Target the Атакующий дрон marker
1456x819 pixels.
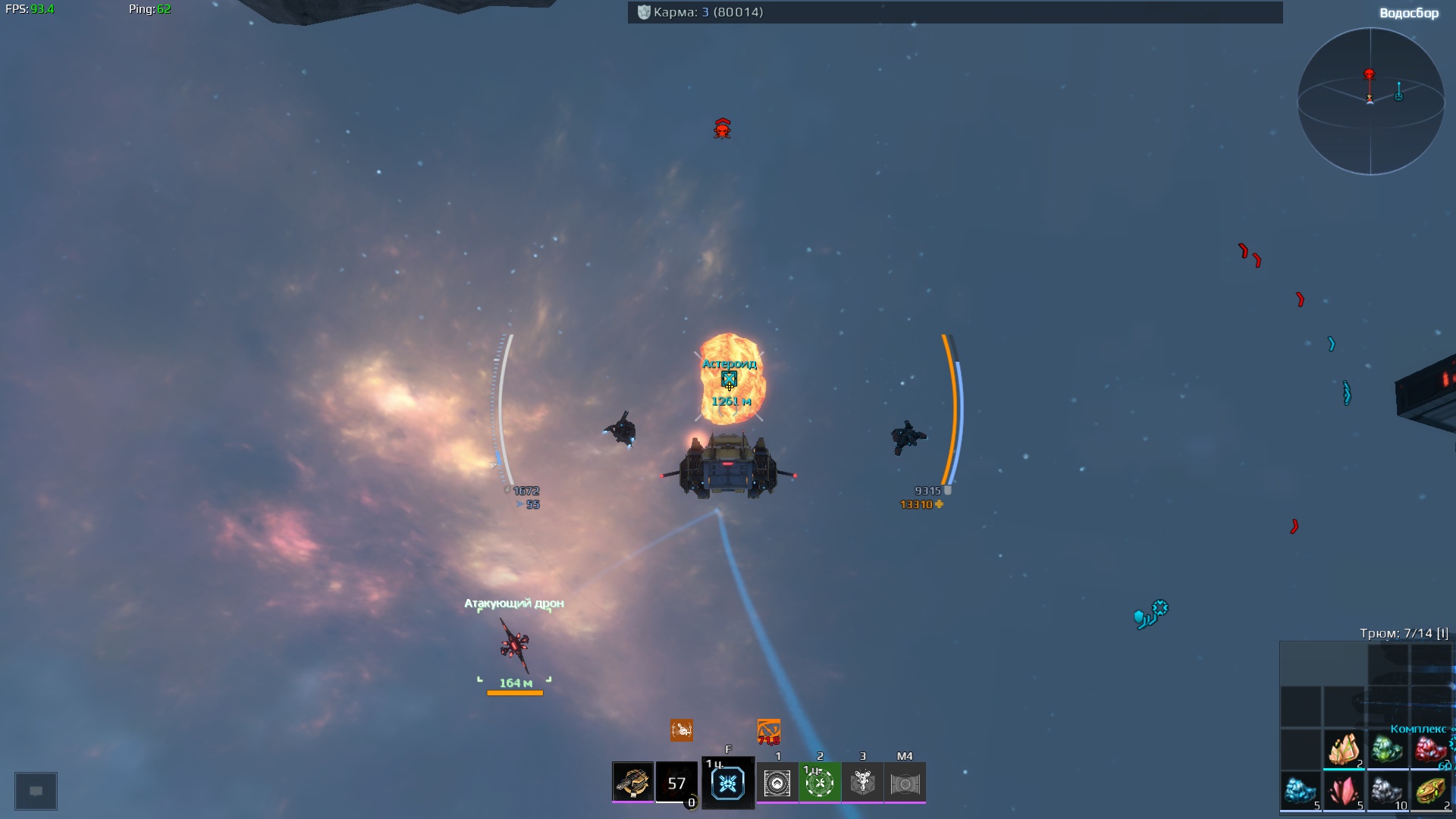pyautogui.click(x=515, y=645)
